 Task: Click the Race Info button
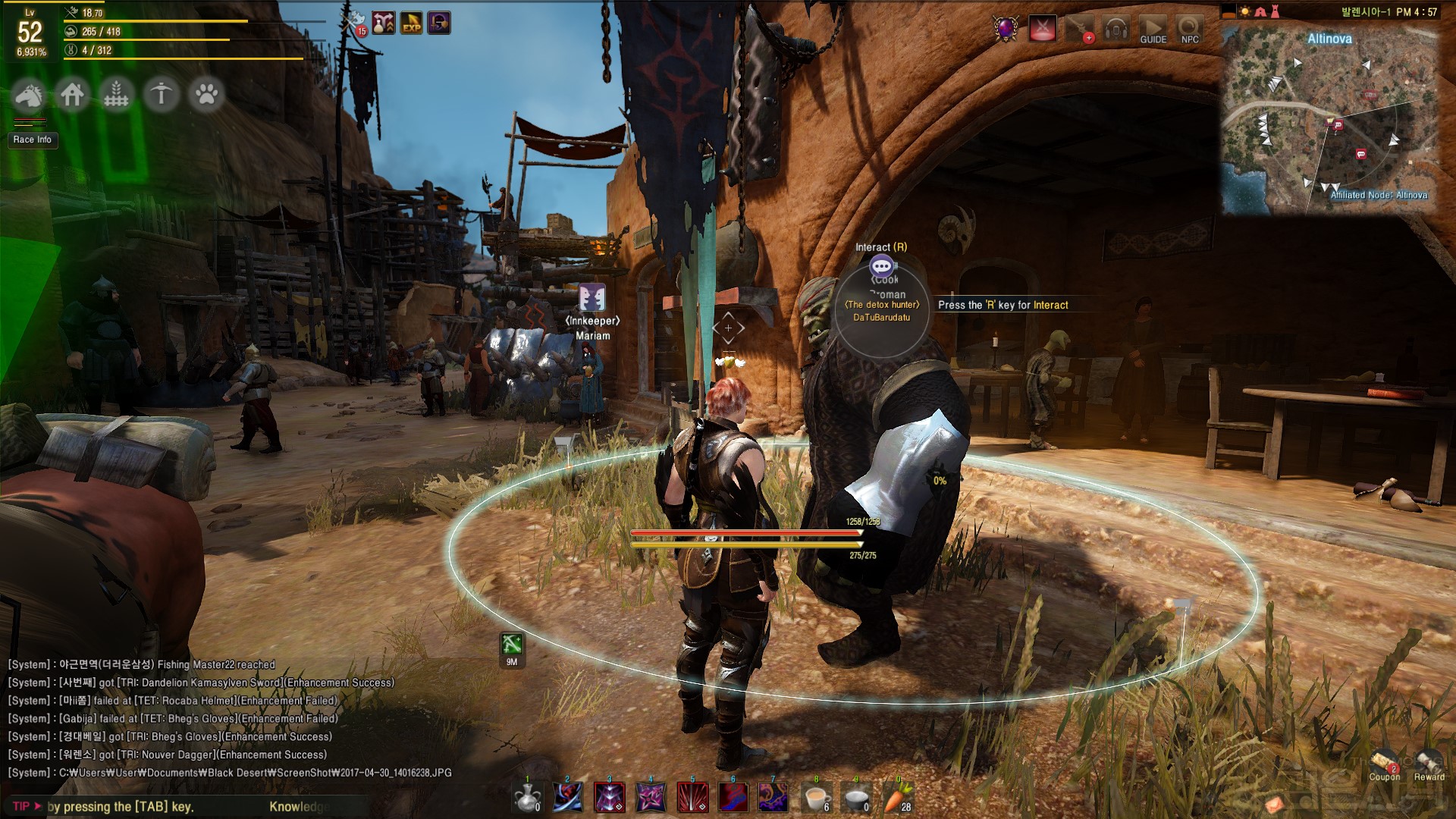(33, 140)
